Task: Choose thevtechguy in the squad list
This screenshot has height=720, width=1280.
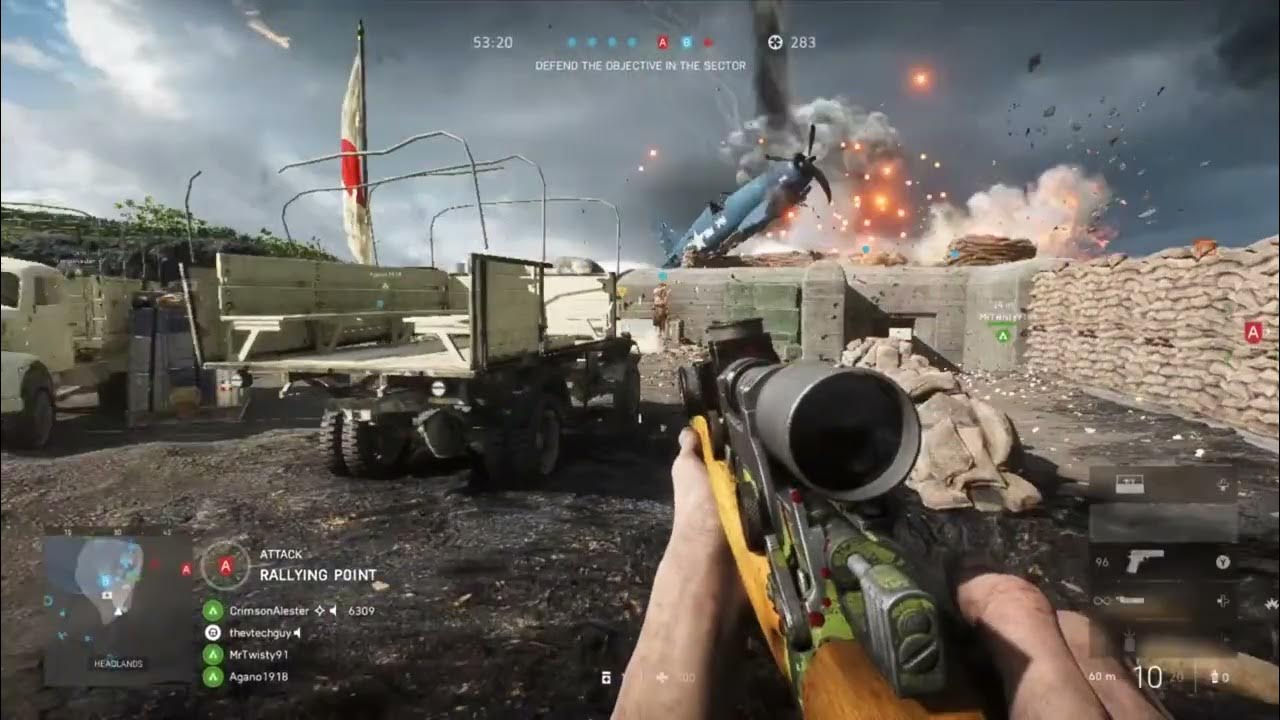Action: pos(258,632)
